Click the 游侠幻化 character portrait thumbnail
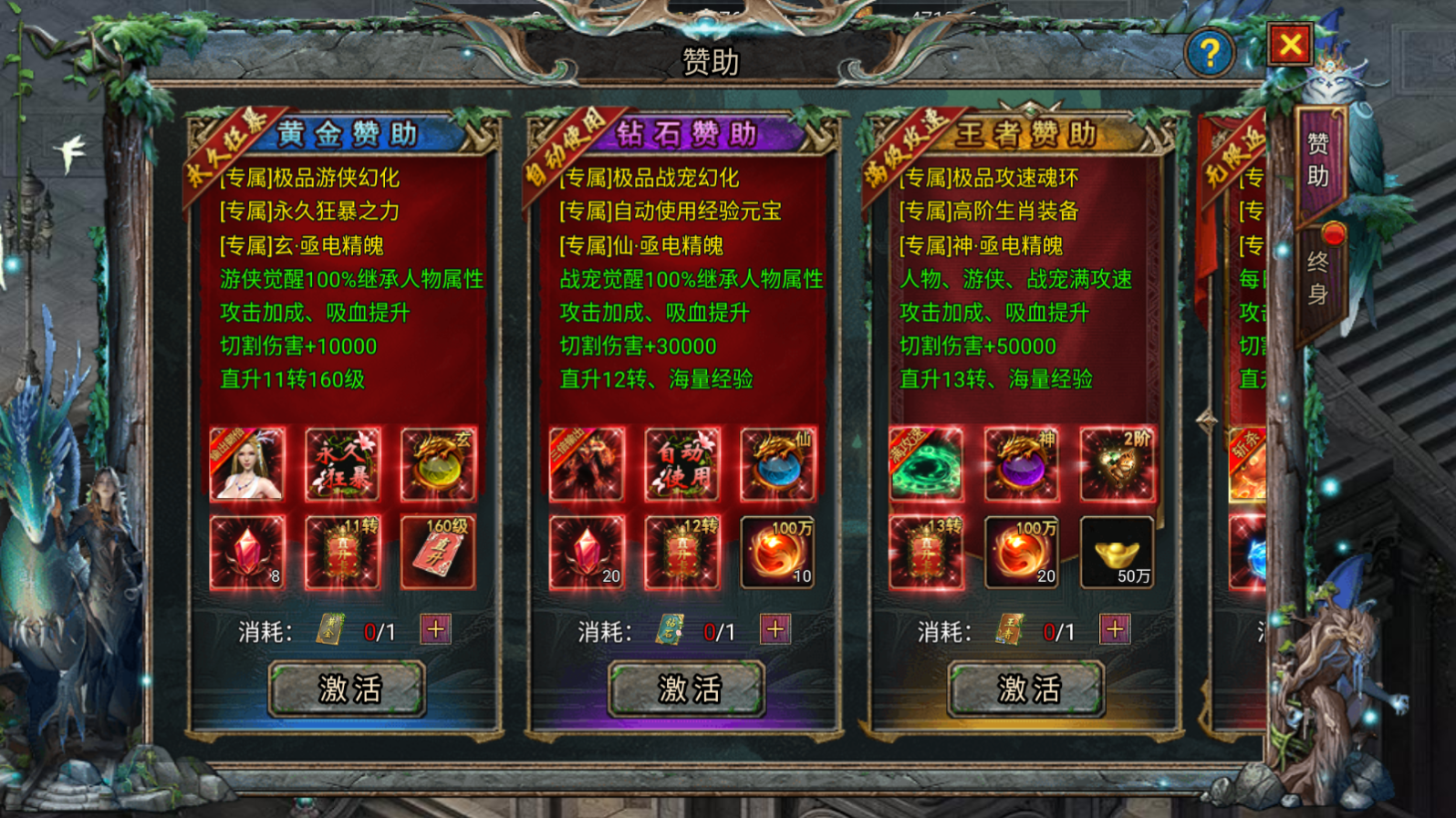This screenshot has height=818, width=1456. (x=248, y=465)
